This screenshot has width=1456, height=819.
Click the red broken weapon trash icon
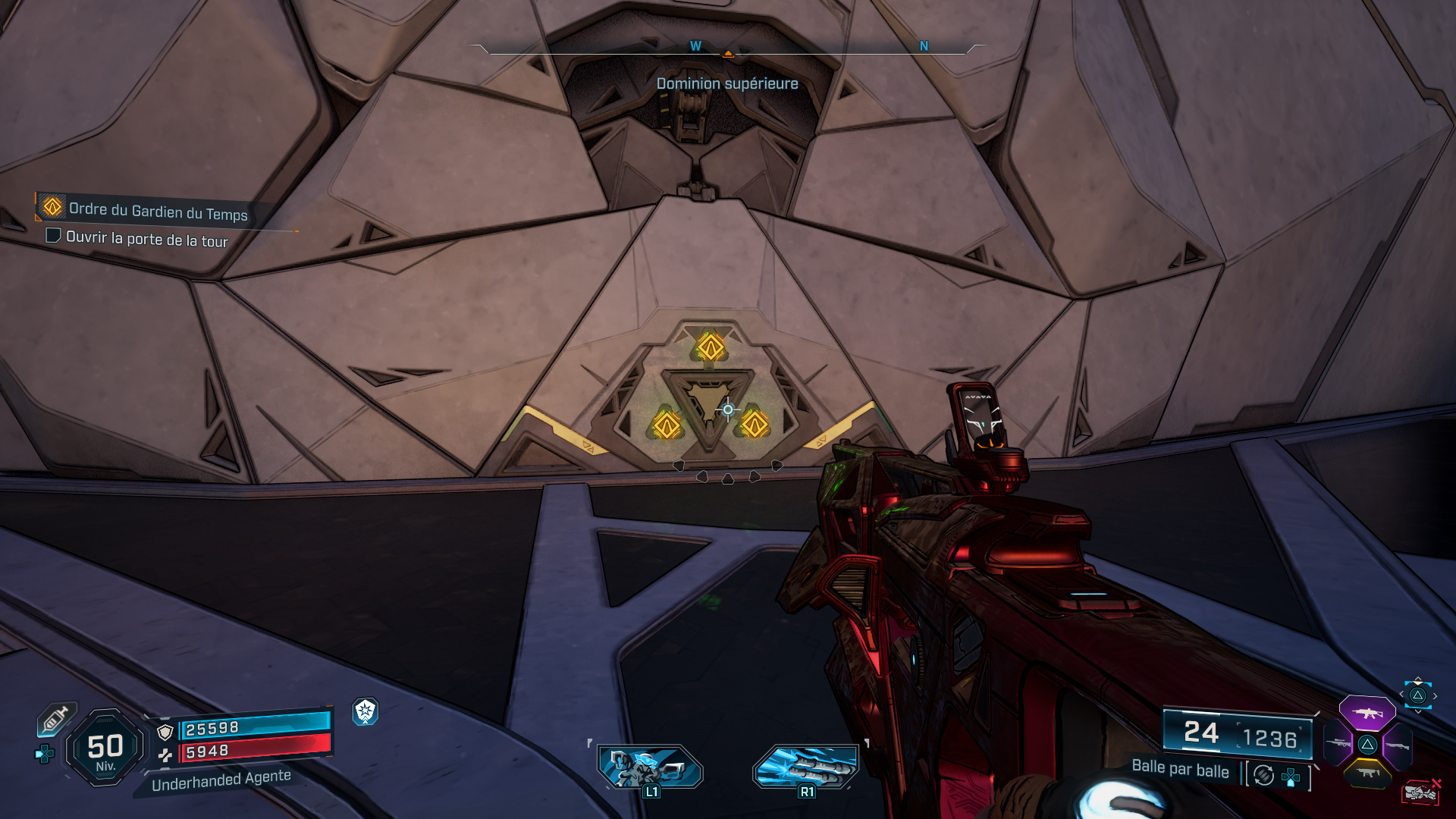tap(1420, 792)
